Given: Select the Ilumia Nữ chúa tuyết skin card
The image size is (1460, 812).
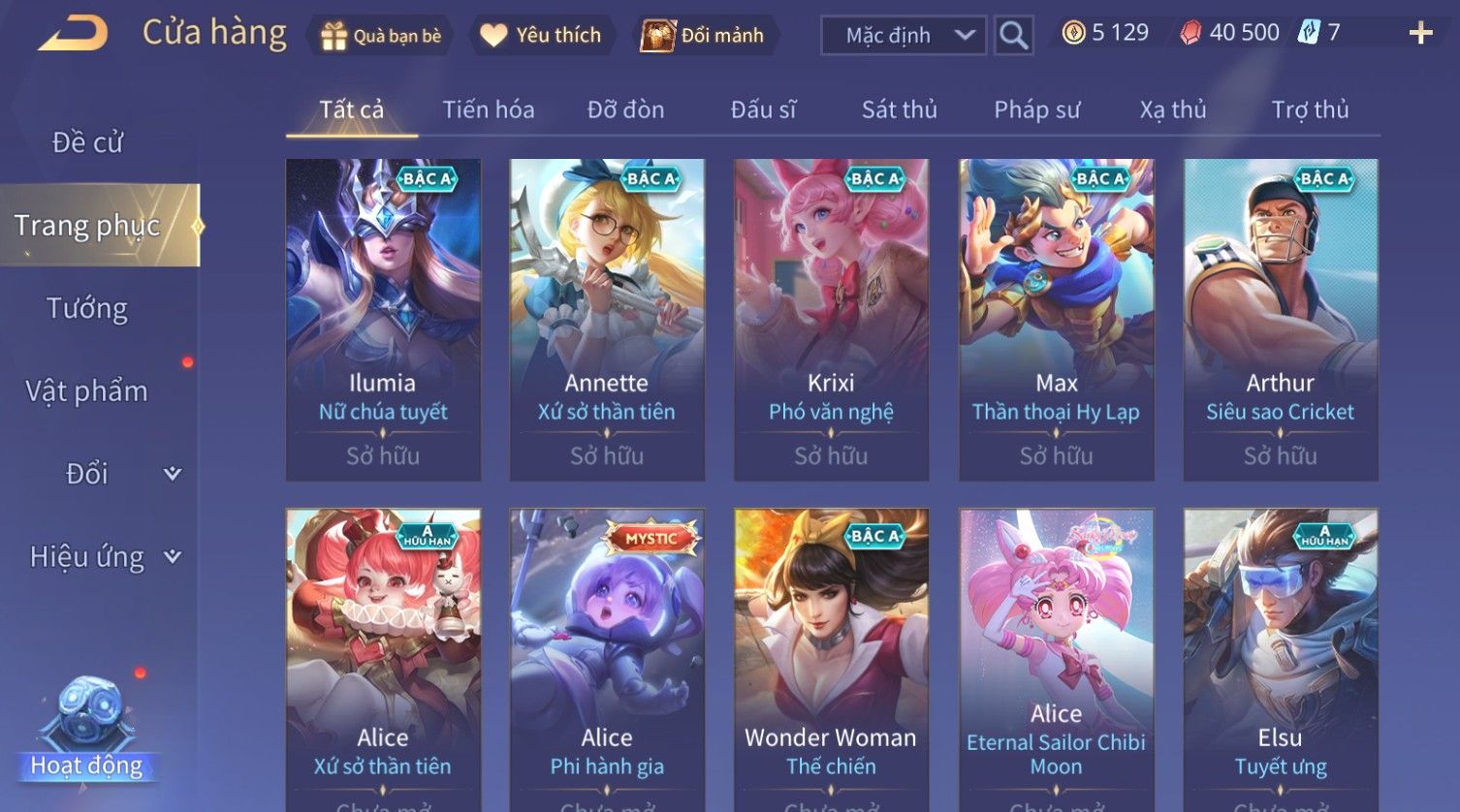Looking at the screenshot, I should click(x=383, y=320).
